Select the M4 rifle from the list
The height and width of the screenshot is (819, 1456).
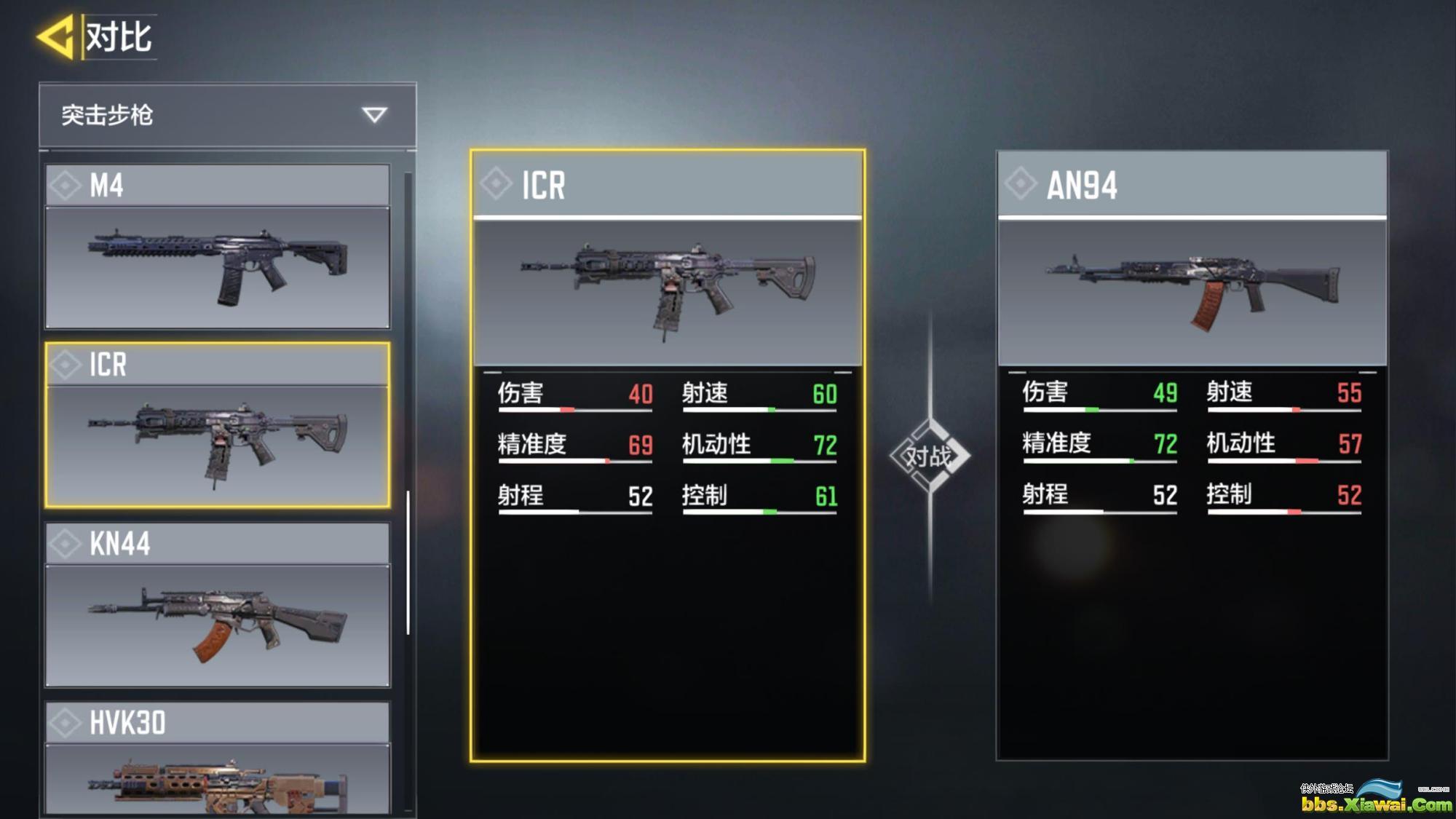217,246
